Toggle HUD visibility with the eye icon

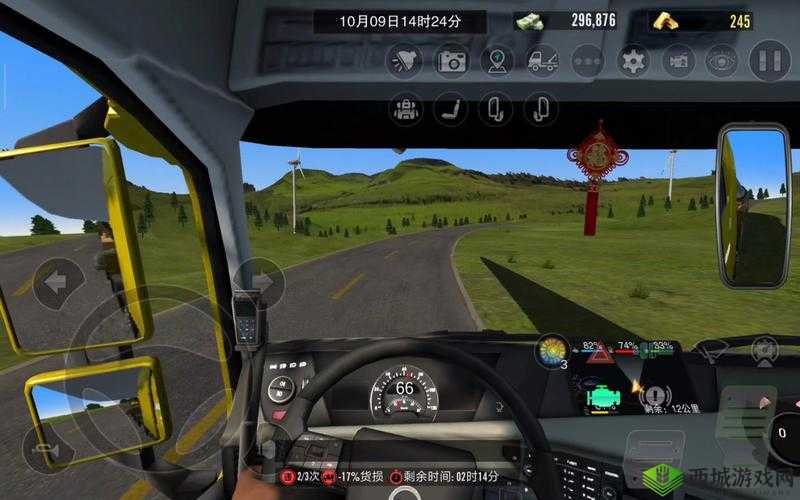(x=721, y=61)
